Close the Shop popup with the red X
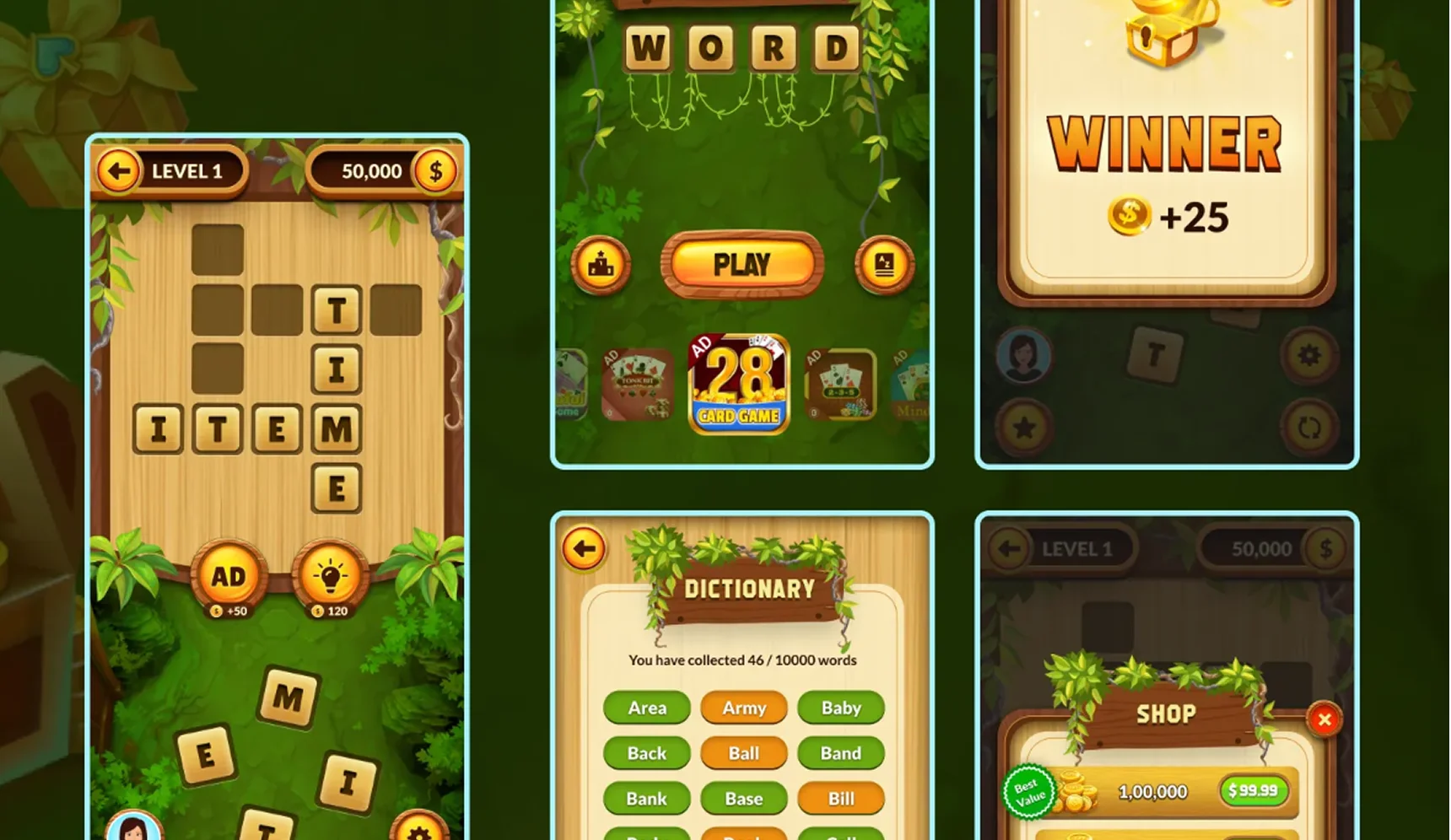 pyautogui.click(x=1324, y=719)
